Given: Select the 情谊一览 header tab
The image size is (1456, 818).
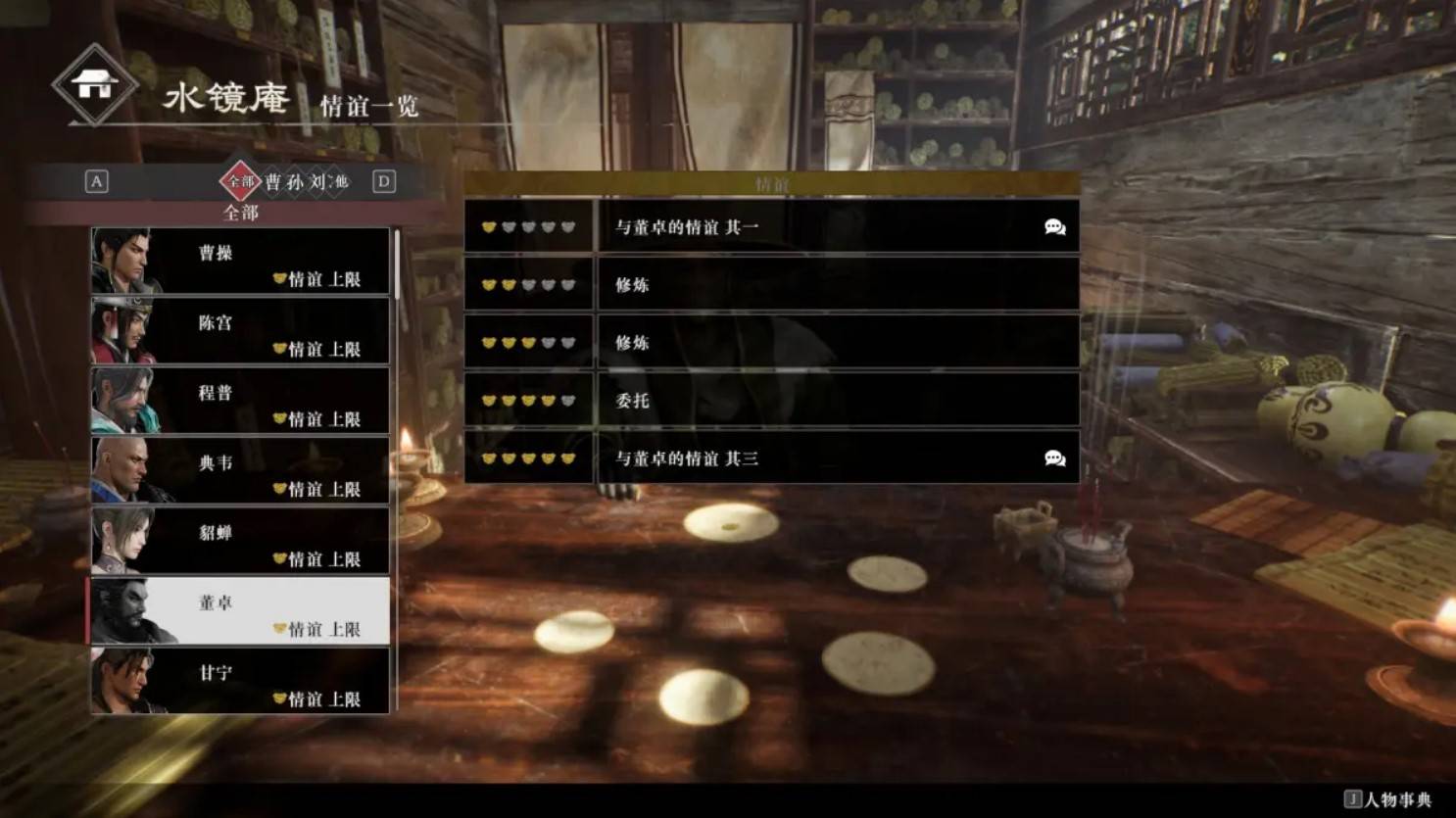Looking at the screenshot, I should click(369, 108).
